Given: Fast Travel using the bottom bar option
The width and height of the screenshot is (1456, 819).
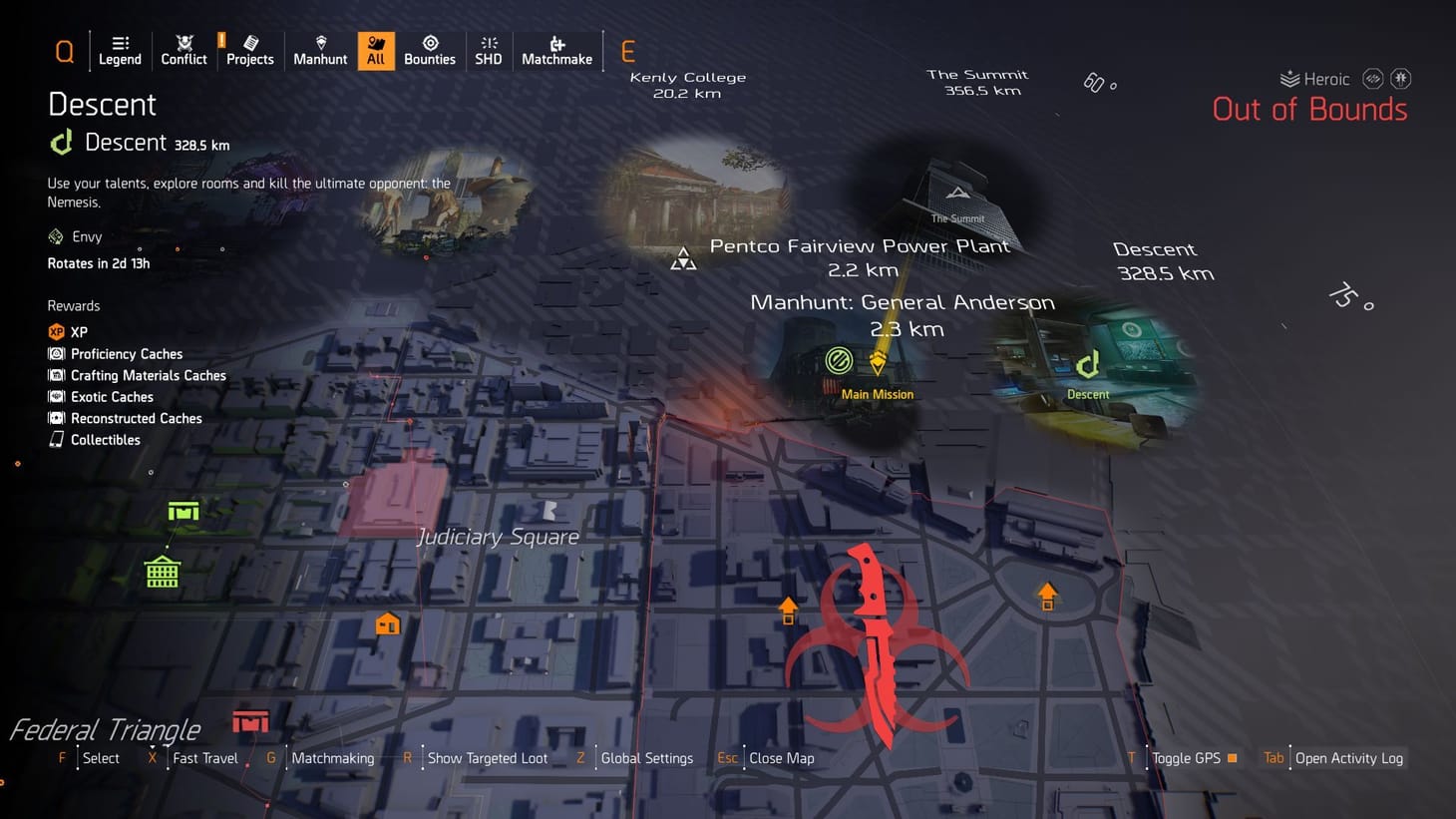Looking at the screenshot, I should pyautogui.click(x=203, y=758).
